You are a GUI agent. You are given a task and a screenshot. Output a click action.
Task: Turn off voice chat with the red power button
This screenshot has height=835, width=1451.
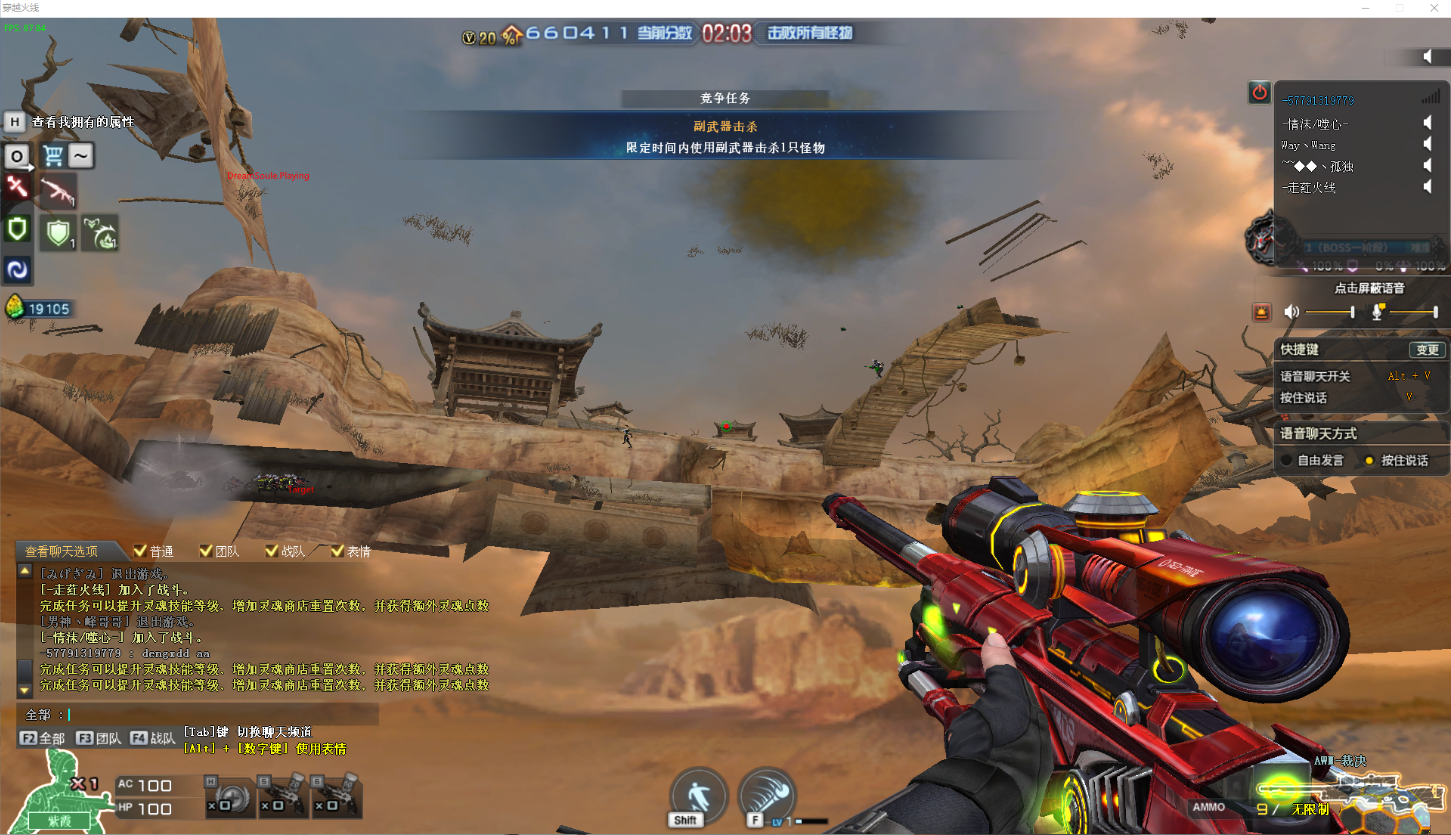(x=1259, y=93)
